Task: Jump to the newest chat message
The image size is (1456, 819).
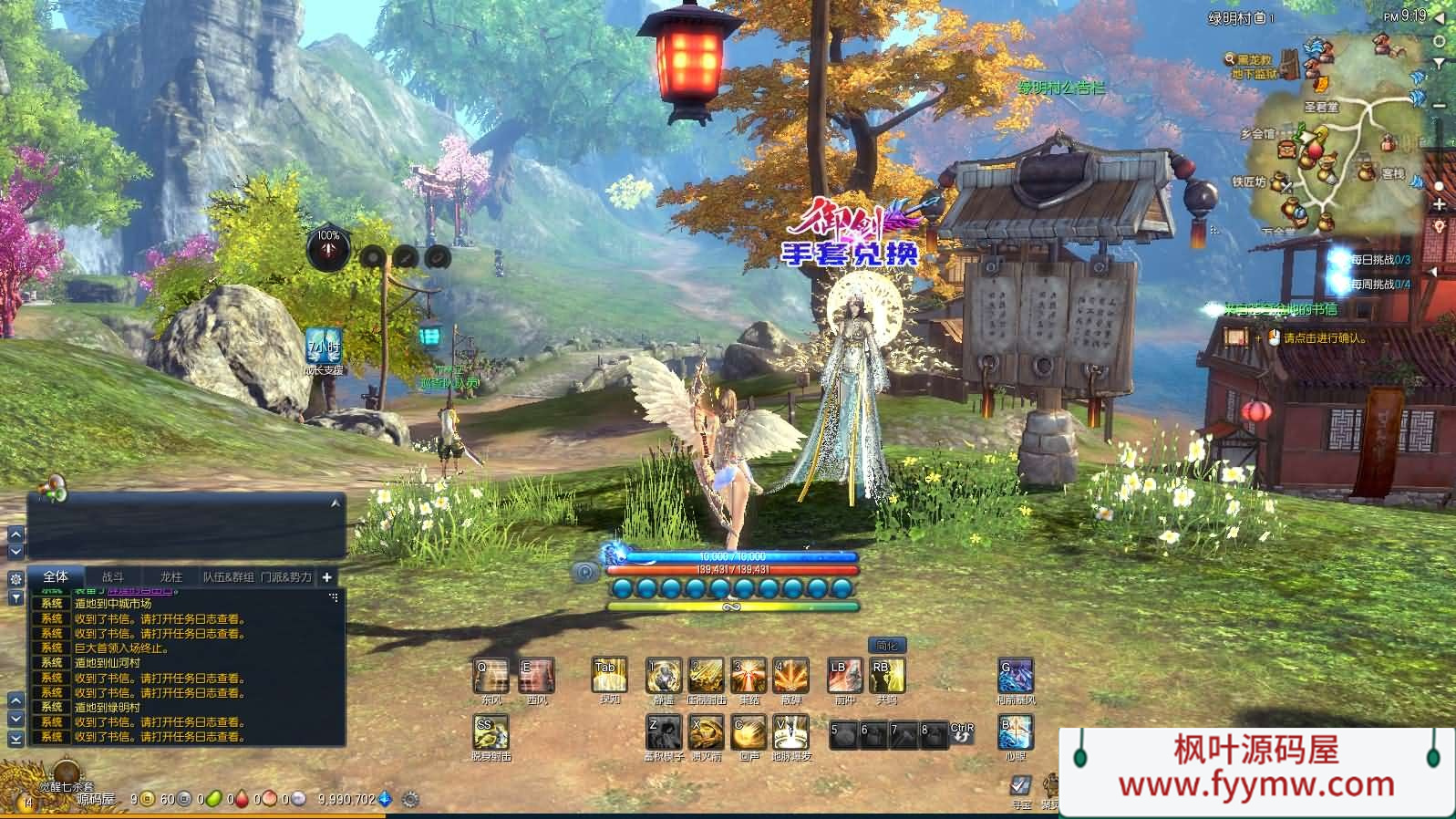Action: point(15,740)
